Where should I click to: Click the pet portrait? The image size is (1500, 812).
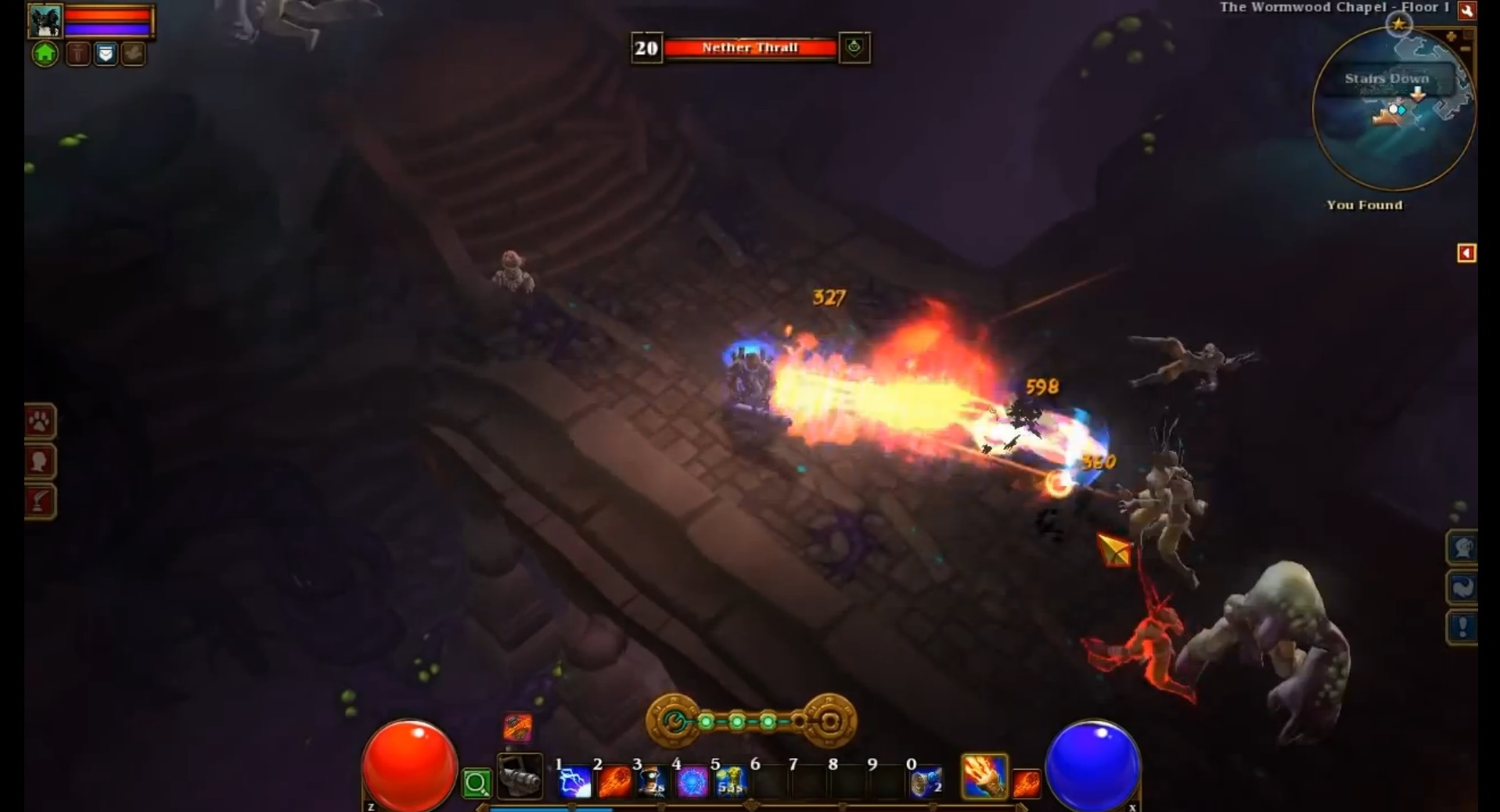pos(45,21)
